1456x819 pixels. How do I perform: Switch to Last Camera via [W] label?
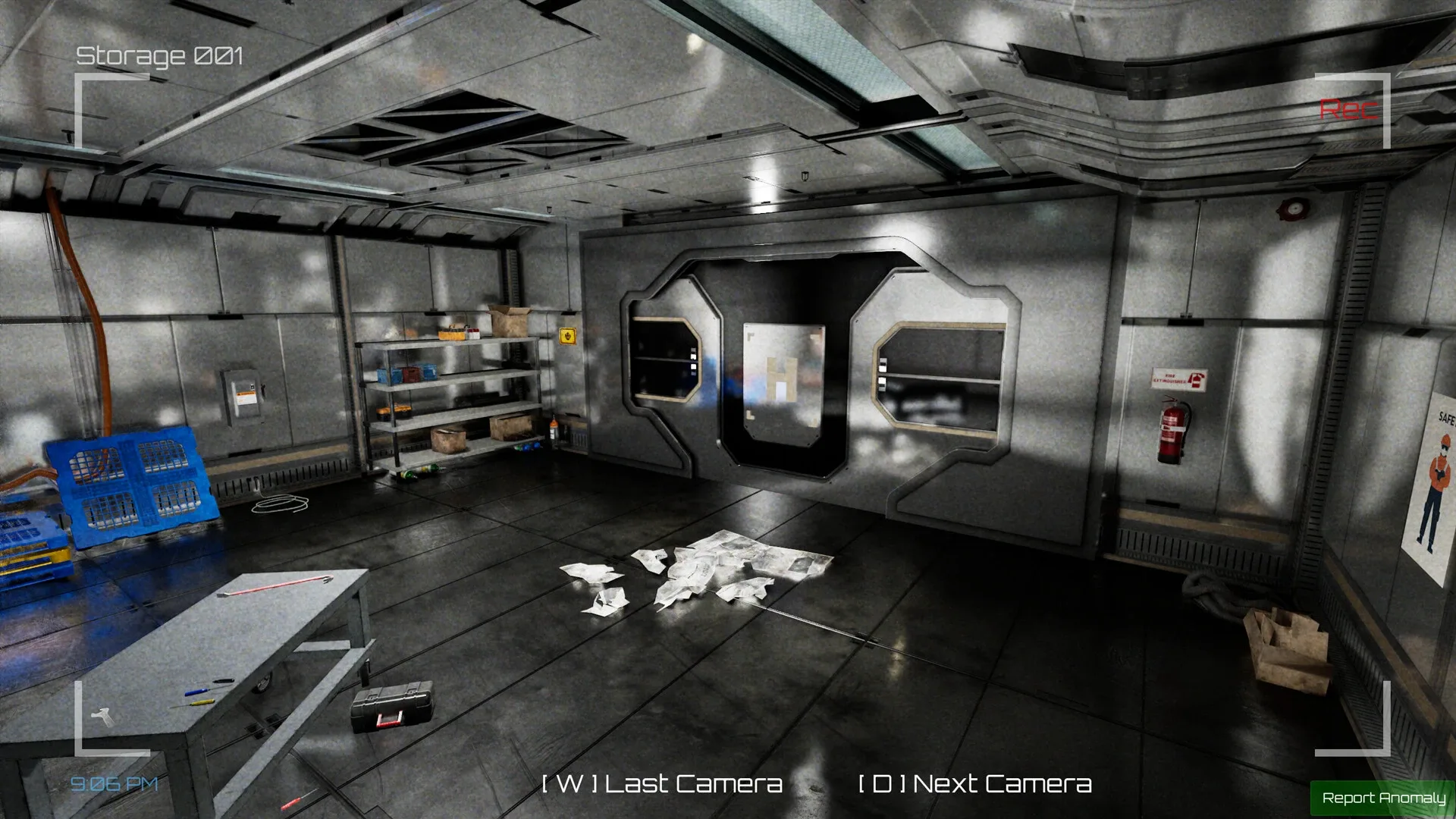[x=662, y=783]
